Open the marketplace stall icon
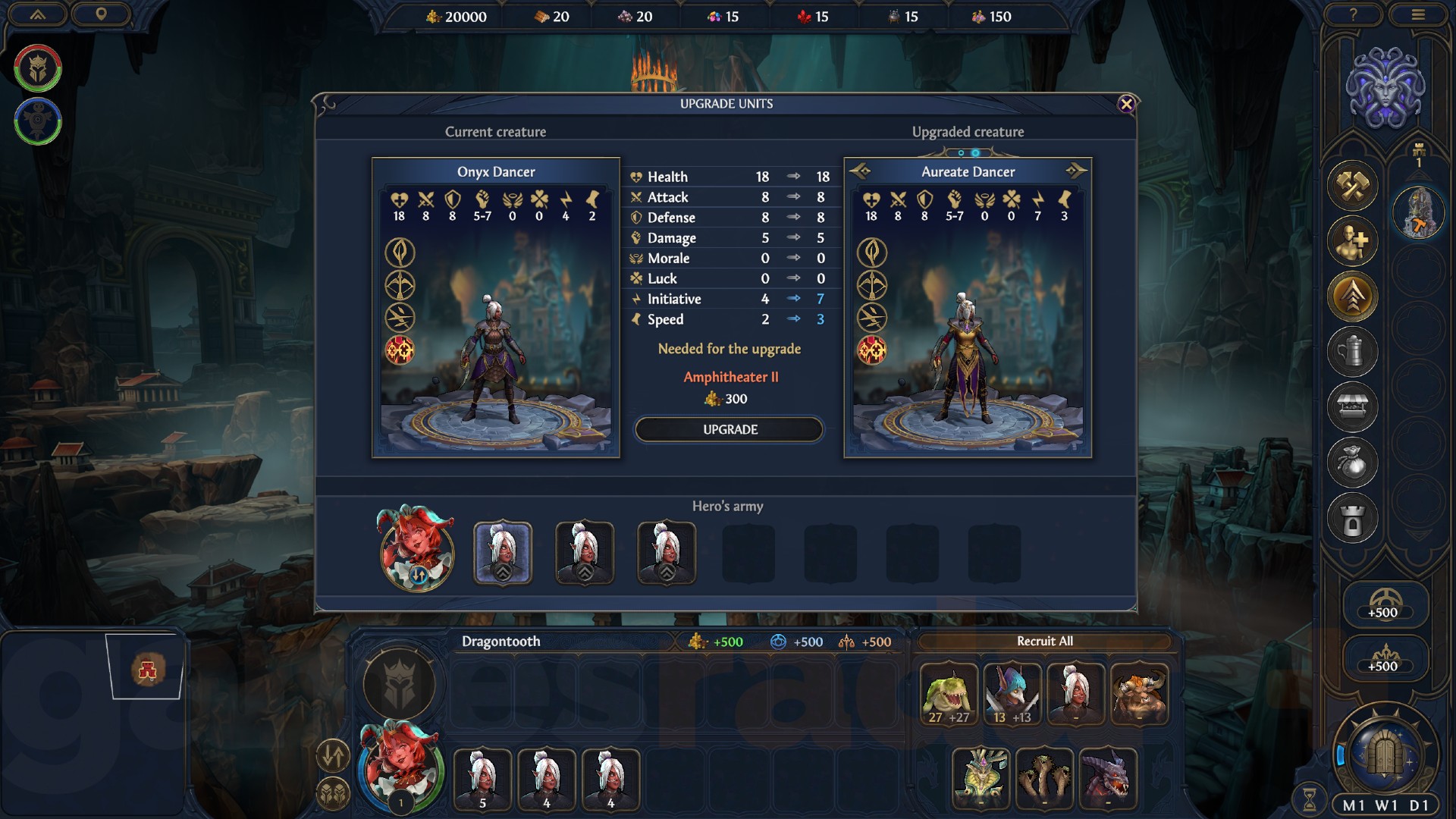 [1353, 404]
